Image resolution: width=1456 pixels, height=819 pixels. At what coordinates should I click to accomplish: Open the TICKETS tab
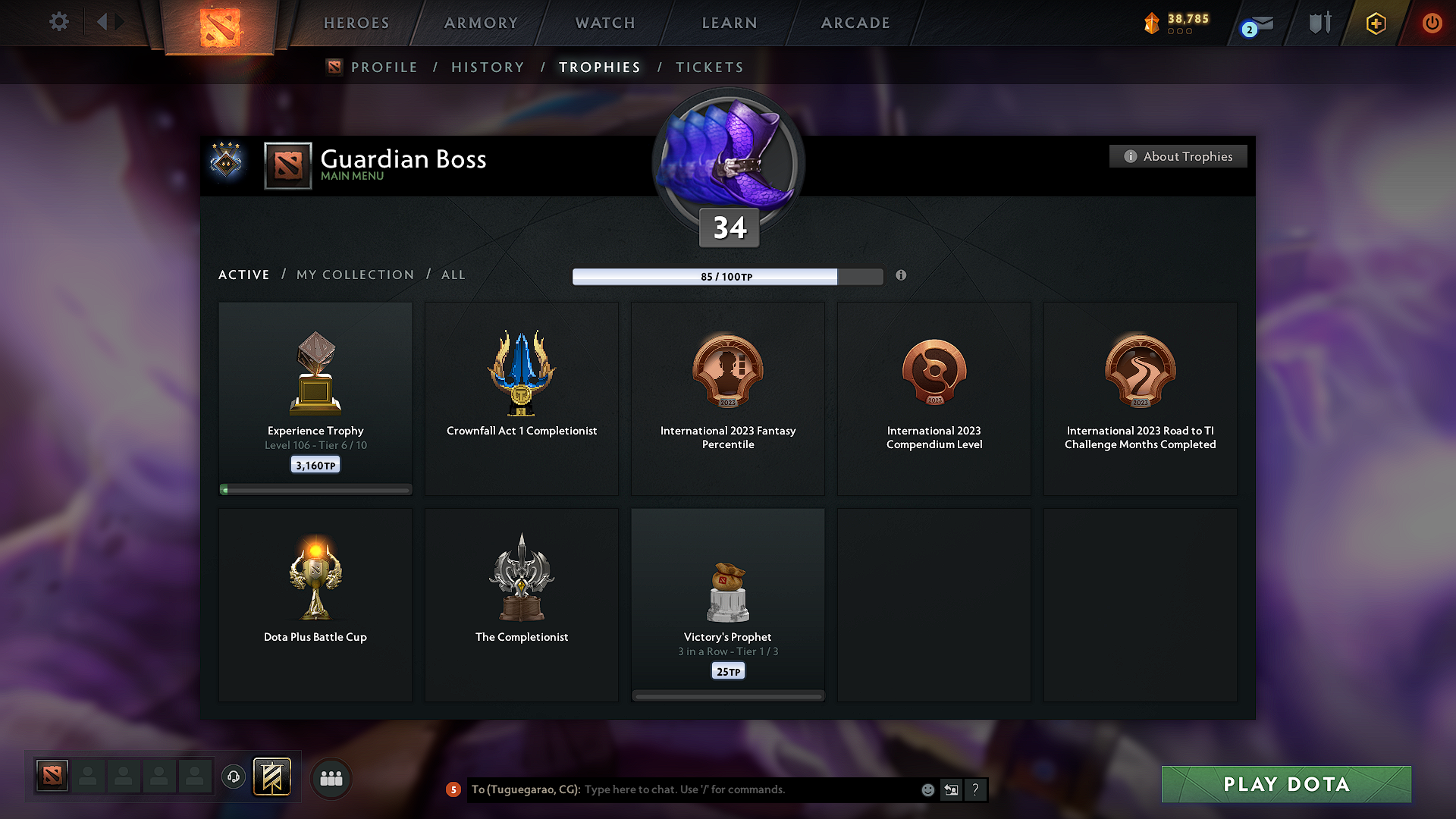tap(708, 67)
